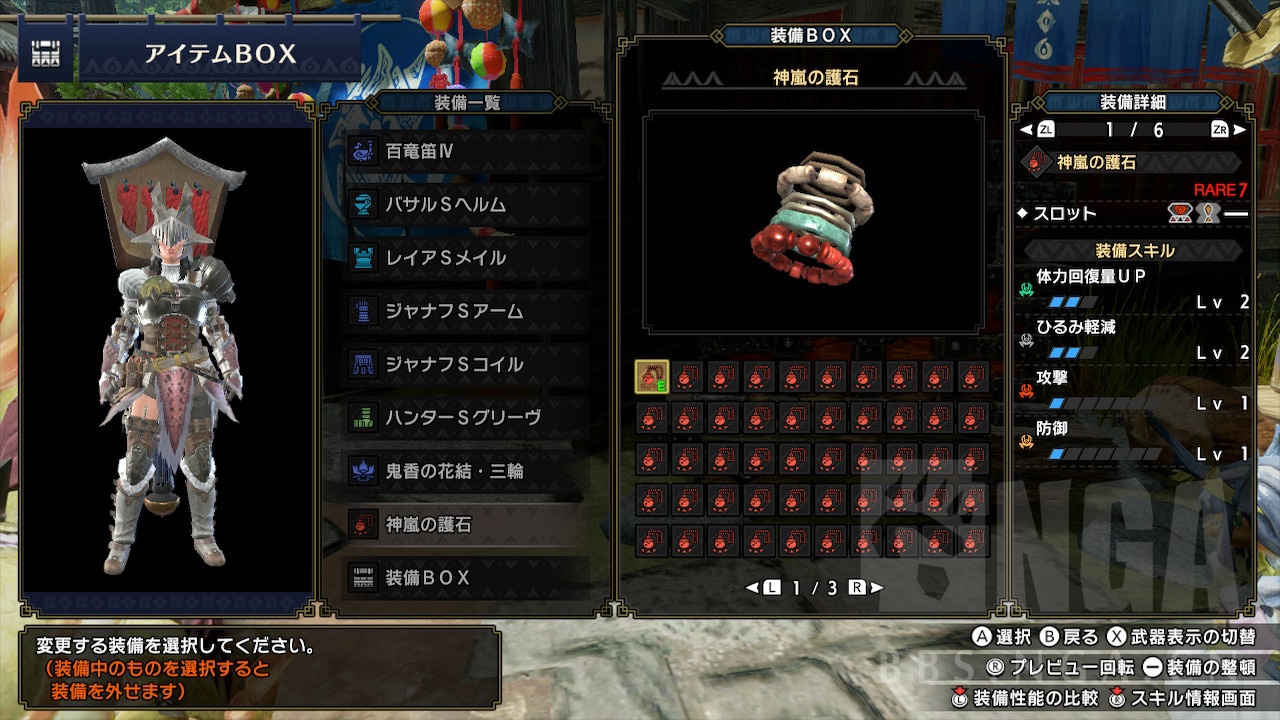Select the 鬼香の花結・三輪 petalace
This screenshot has width=1280, height=720.
tap(466, 470)
